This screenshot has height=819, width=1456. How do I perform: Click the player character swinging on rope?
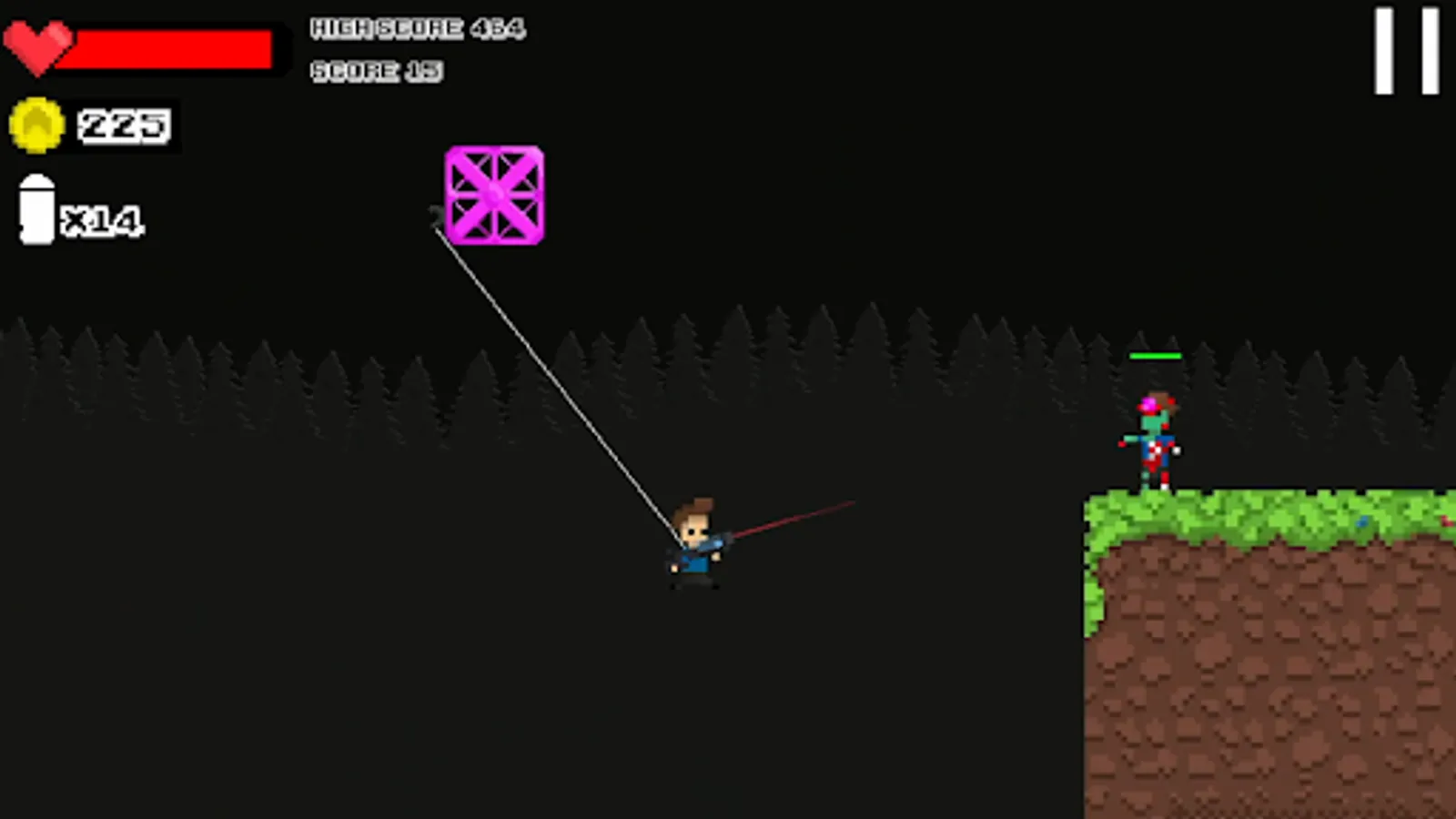tap(696, 546)
